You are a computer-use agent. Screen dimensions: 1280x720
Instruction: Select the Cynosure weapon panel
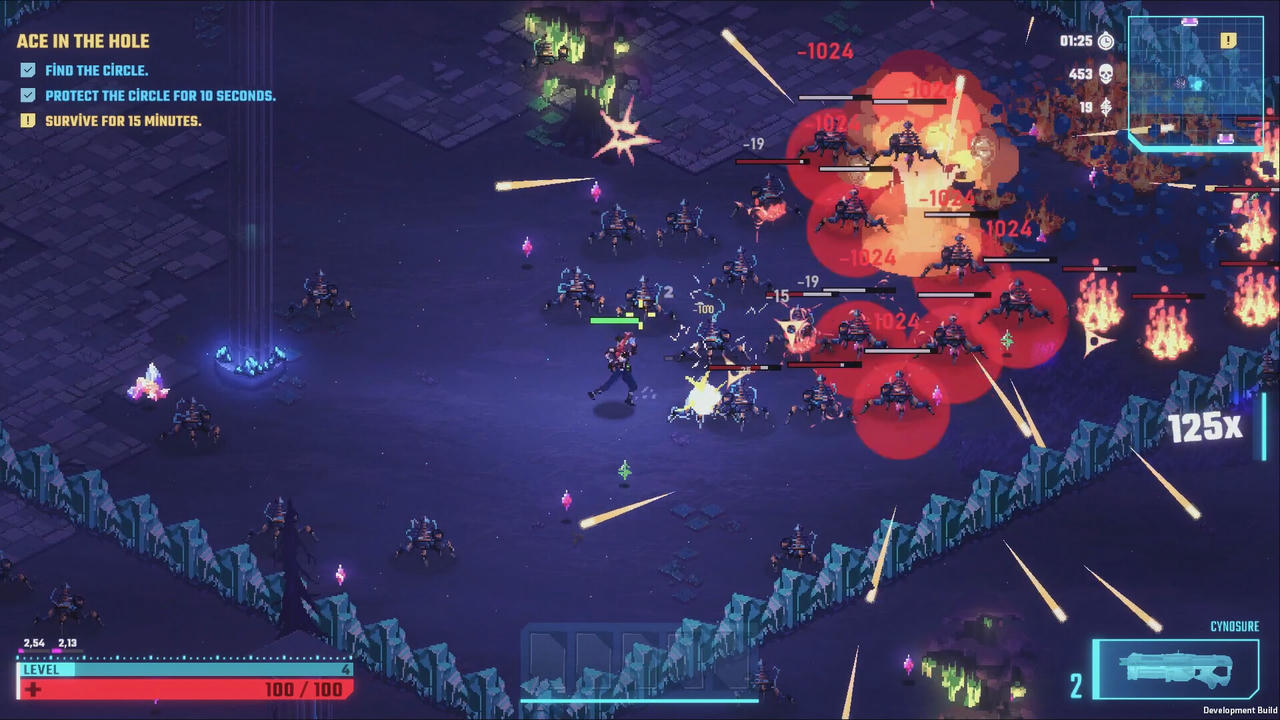[1176, 669]
